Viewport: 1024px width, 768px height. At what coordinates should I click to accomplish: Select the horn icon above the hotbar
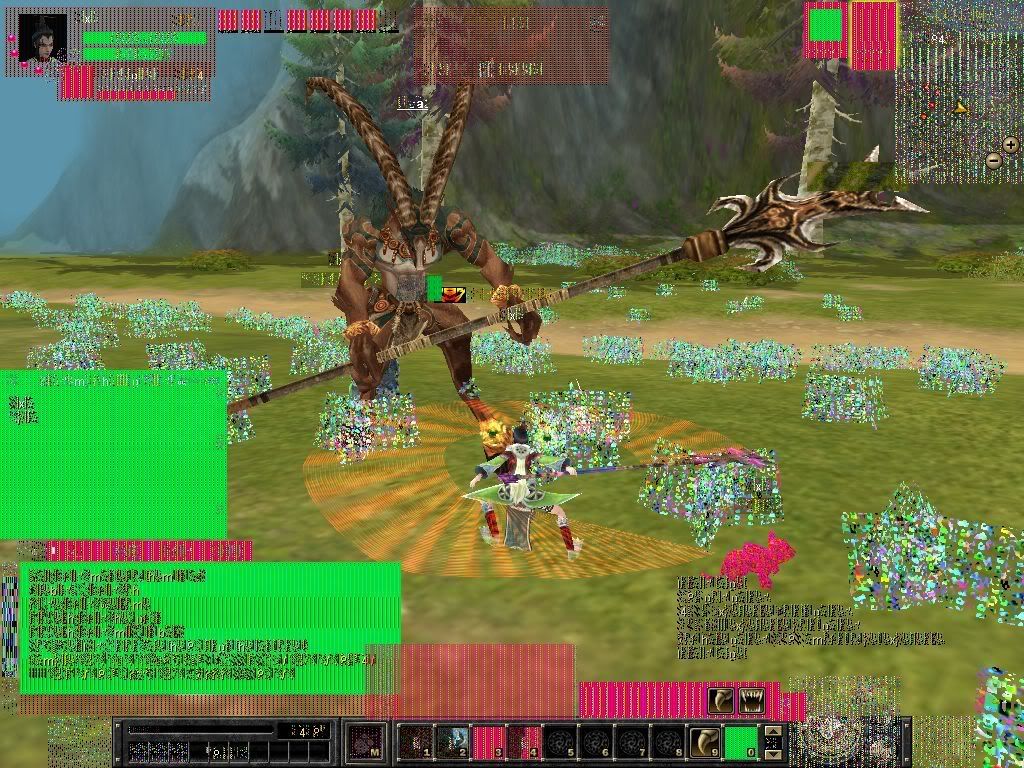[x=722, y=701]
